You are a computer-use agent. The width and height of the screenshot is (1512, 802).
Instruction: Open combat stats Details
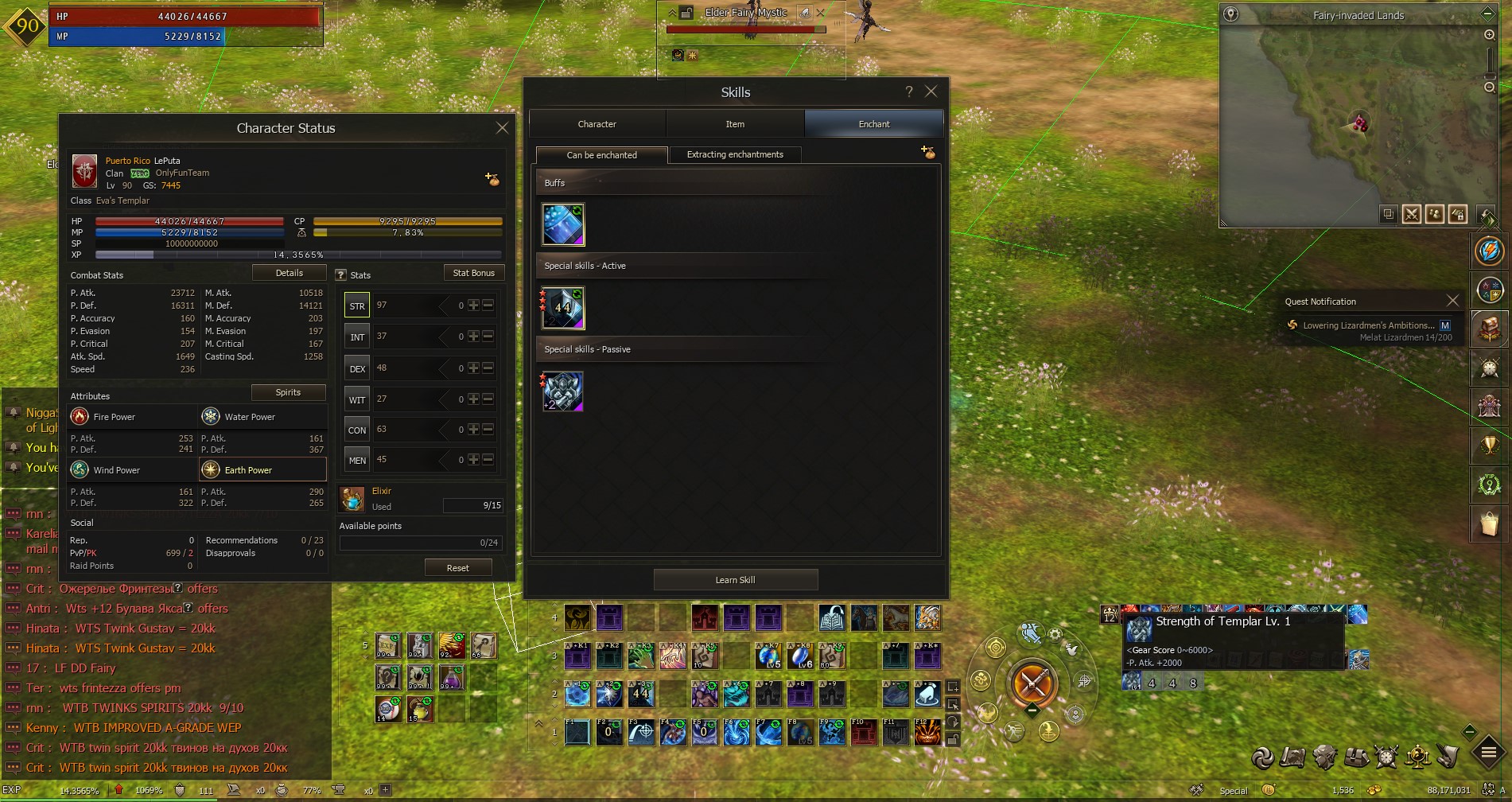point(289,273)
